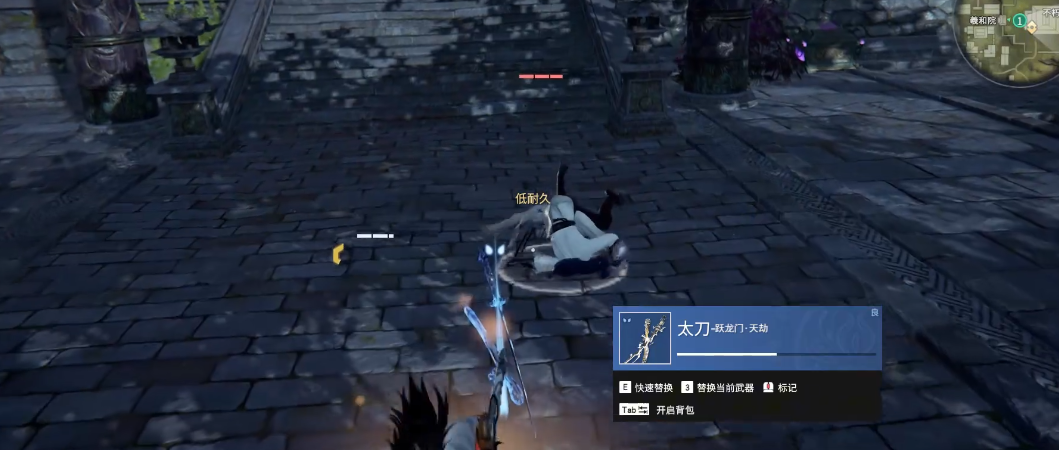The height and width of the screenshot is (450, 1059).
Task: Select the green number 1 teammate marker
Action: [1018, 20]
